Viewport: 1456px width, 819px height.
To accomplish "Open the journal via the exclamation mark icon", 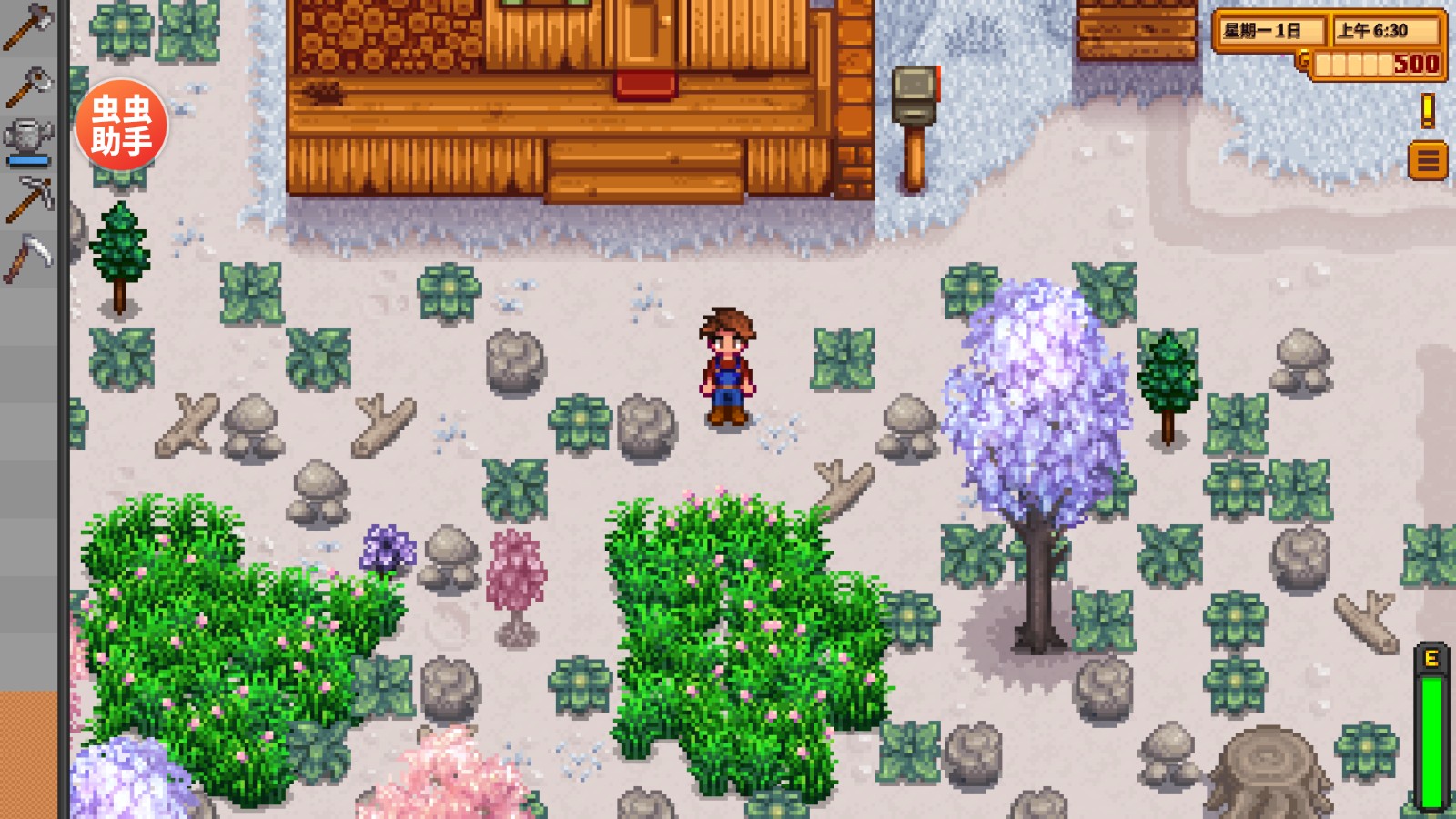I will coord(1428,111).
